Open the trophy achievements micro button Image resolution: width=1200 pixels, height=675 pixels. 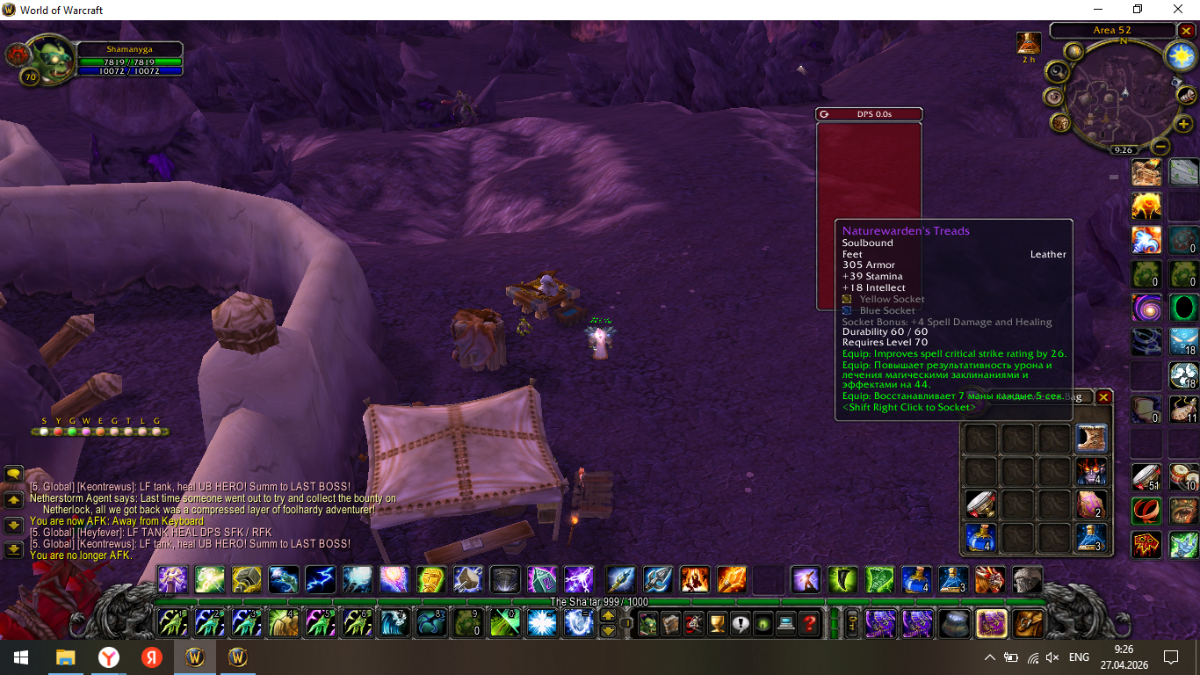point(716,624)
